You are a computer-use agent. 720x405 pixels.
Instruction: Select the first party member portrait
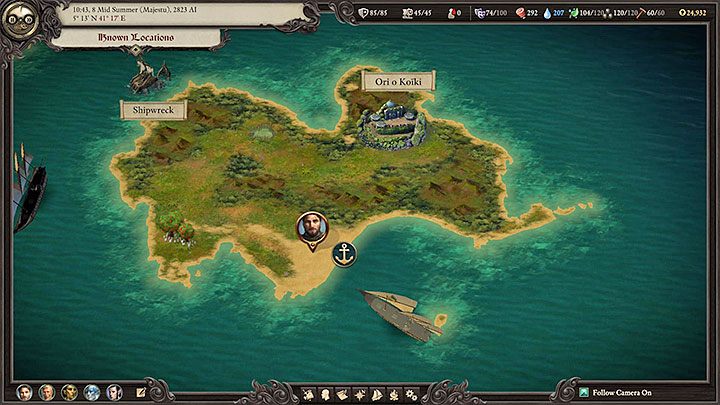[x=23, y=392]
